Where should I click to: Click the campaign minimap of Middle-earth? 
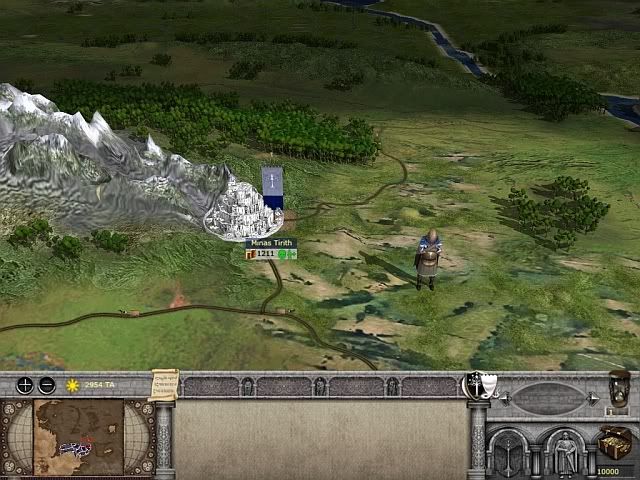tap(79, 436)
